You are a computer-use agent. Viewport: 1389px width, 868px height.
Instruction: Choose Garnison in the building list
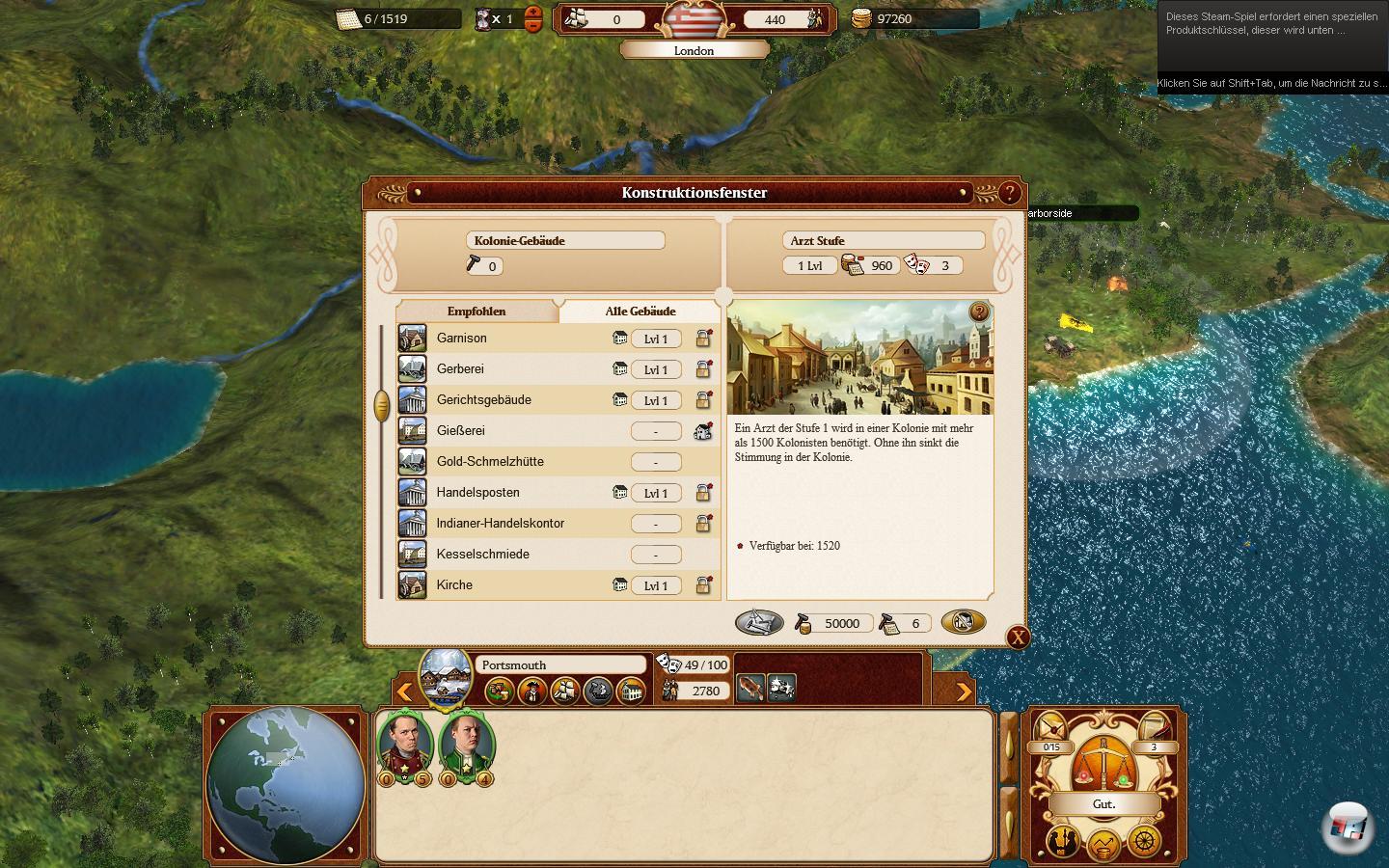[462, 339]
